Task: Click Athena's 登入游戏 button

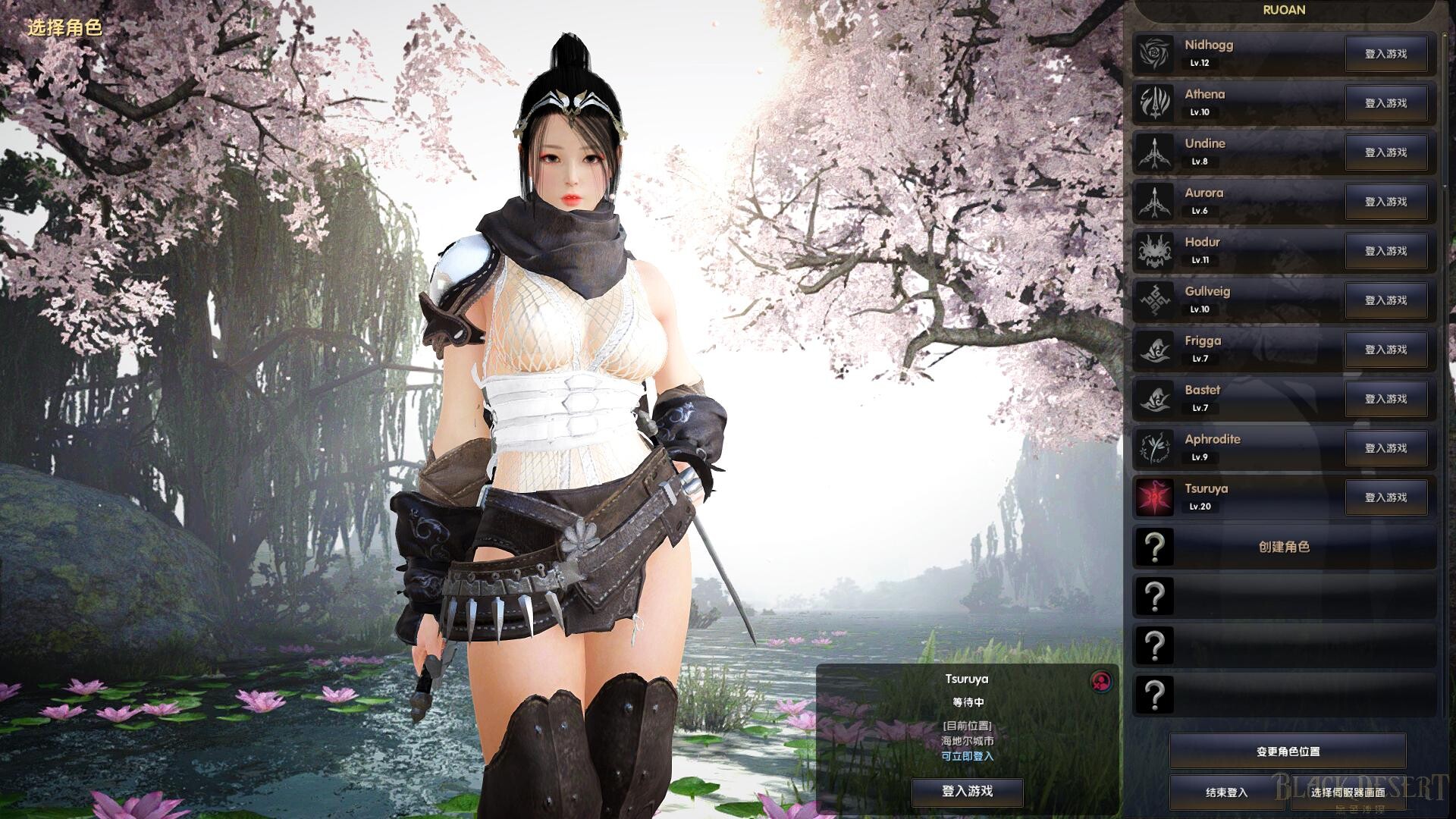Action: 1385,103
